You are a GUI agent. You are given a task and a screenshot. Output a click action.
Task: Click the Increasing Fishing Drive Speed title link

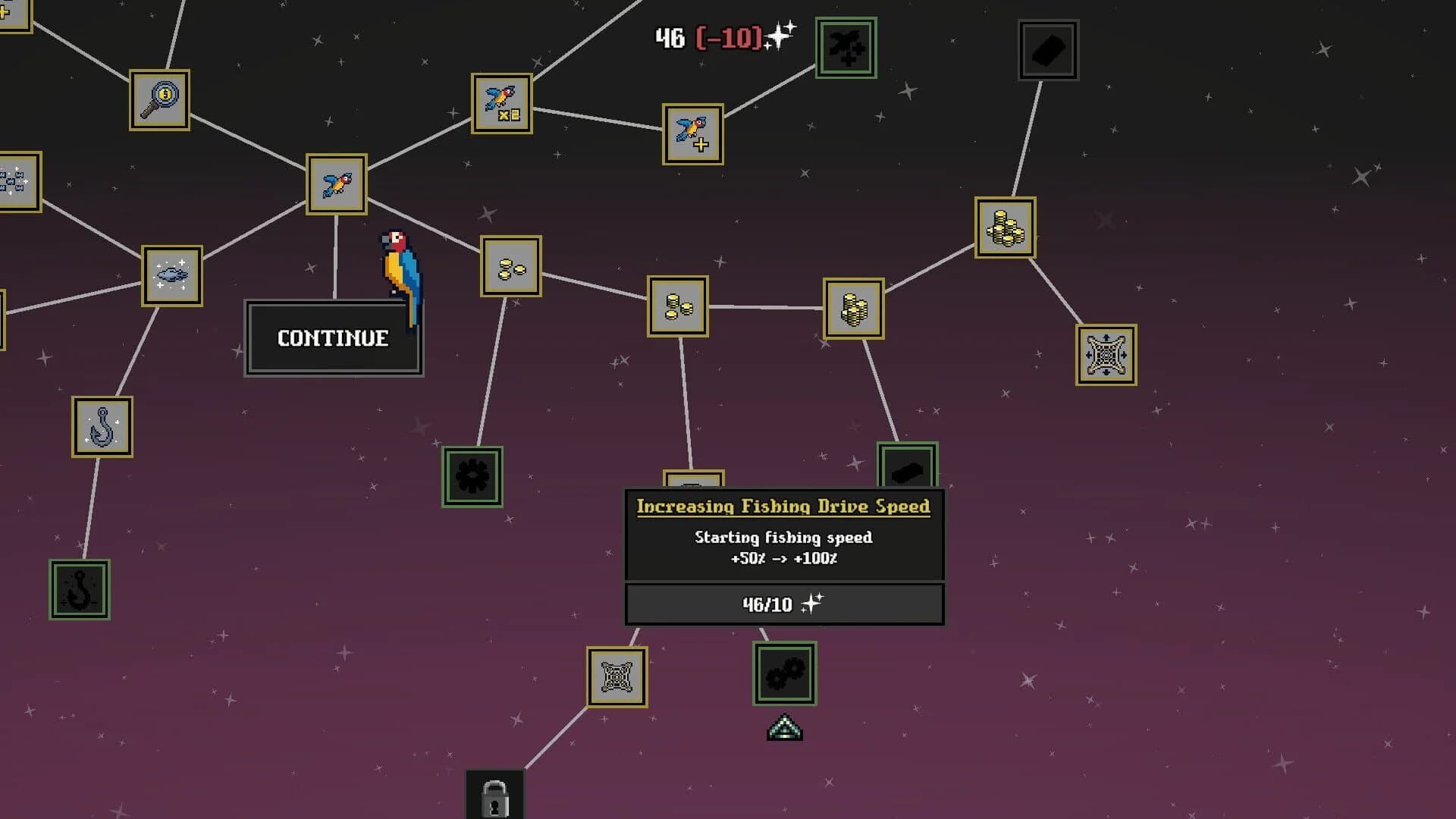783,507
